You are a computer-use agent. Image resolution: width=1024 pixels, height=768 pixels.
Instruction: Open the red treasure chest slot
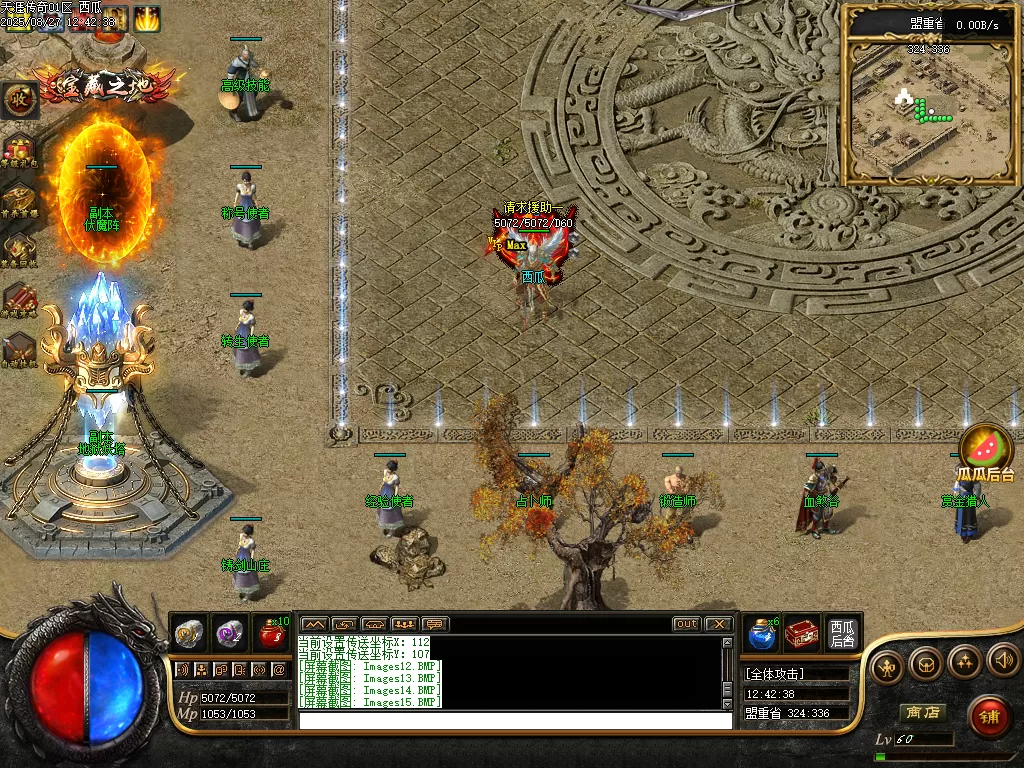801,633
